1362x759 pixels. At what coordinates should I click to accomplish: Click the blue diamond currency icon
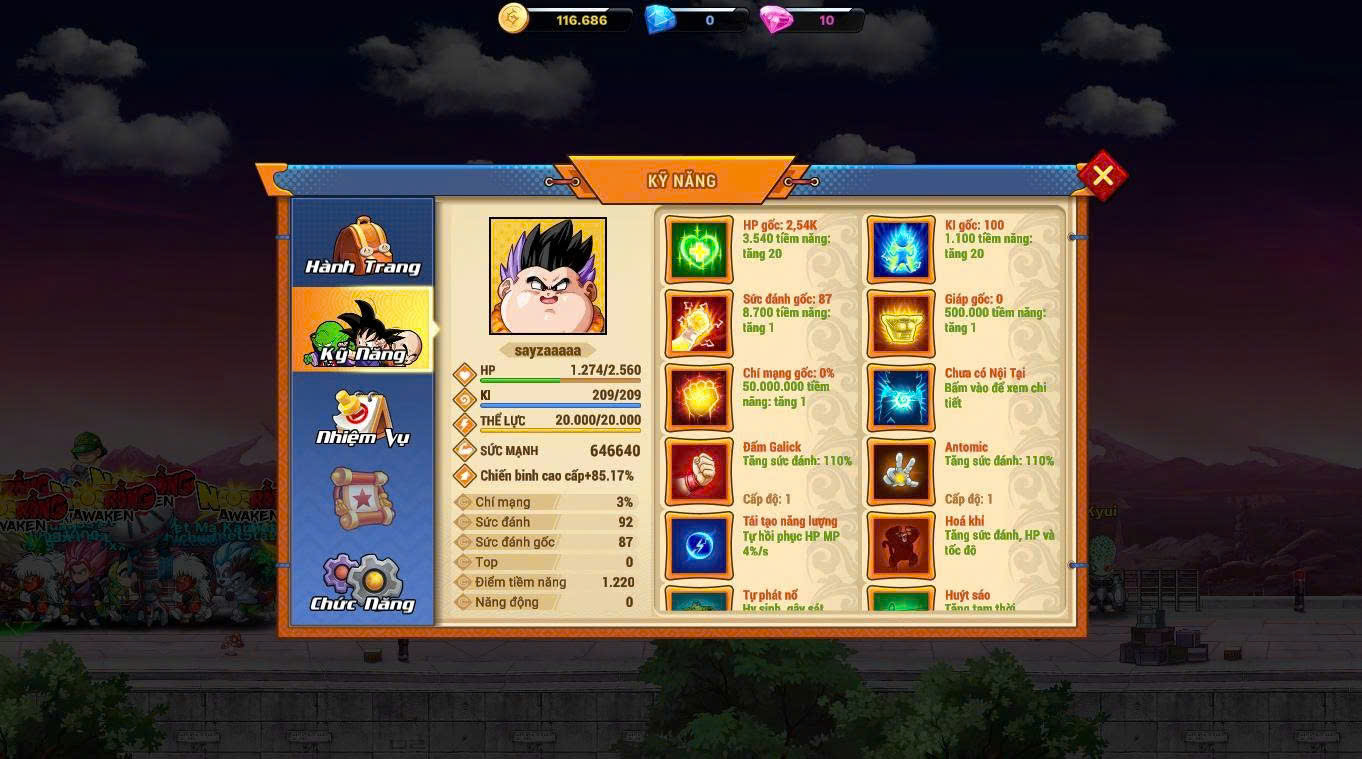(x=659, y=19)
